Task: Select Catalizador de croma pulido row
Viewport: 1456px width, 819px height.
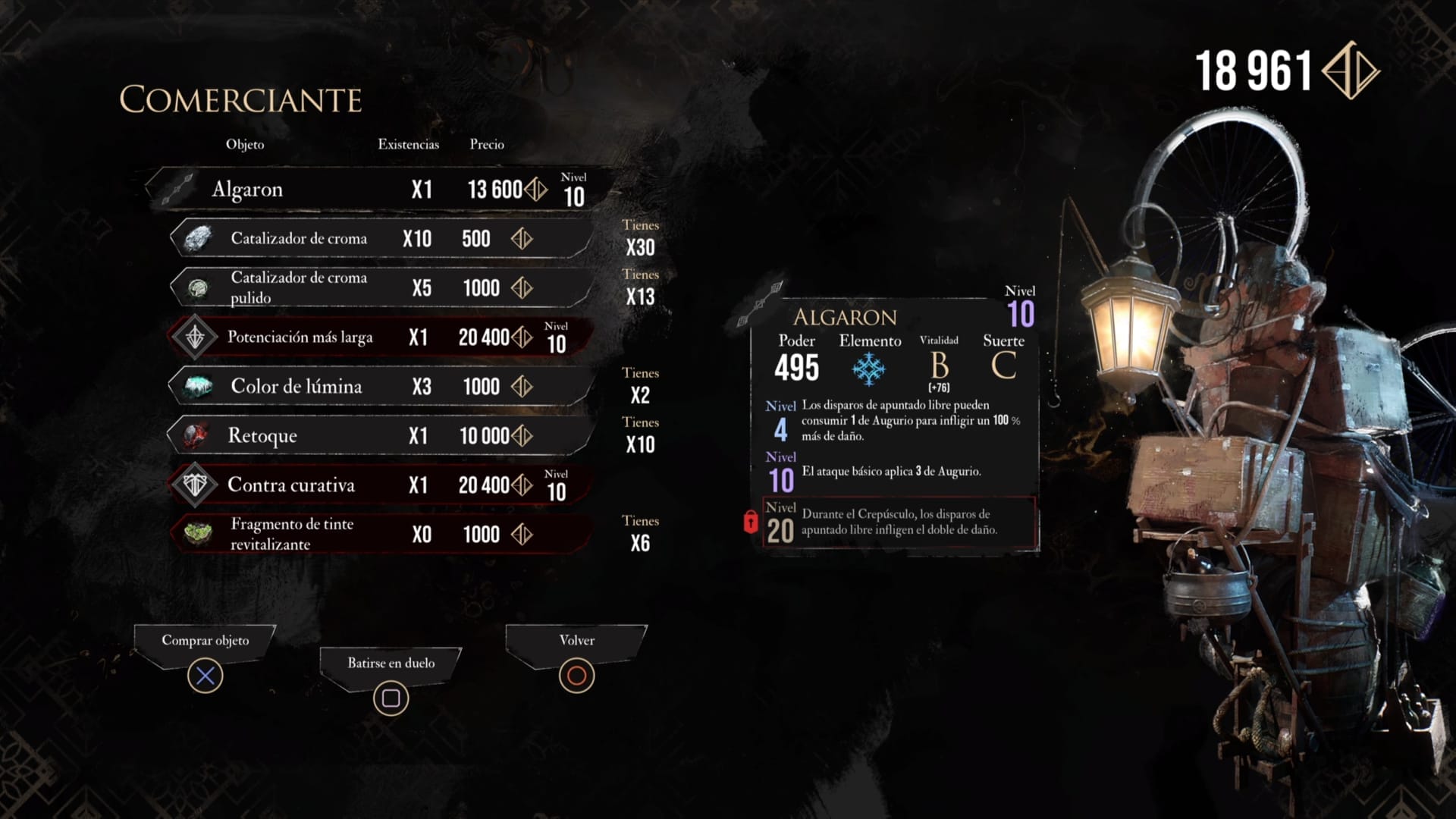Action: pos(379,288)
